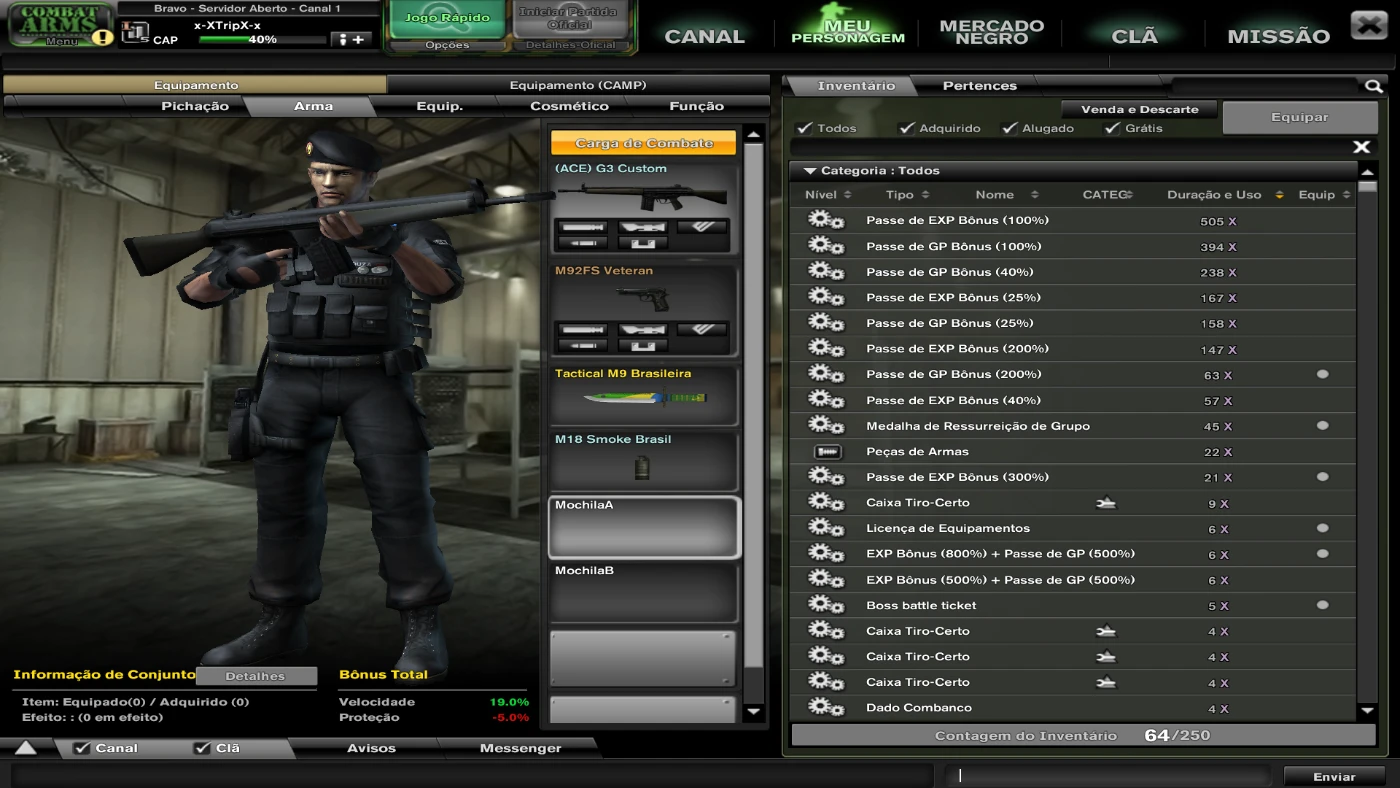Click the Combat Arms Menu logo

(57, 20)
